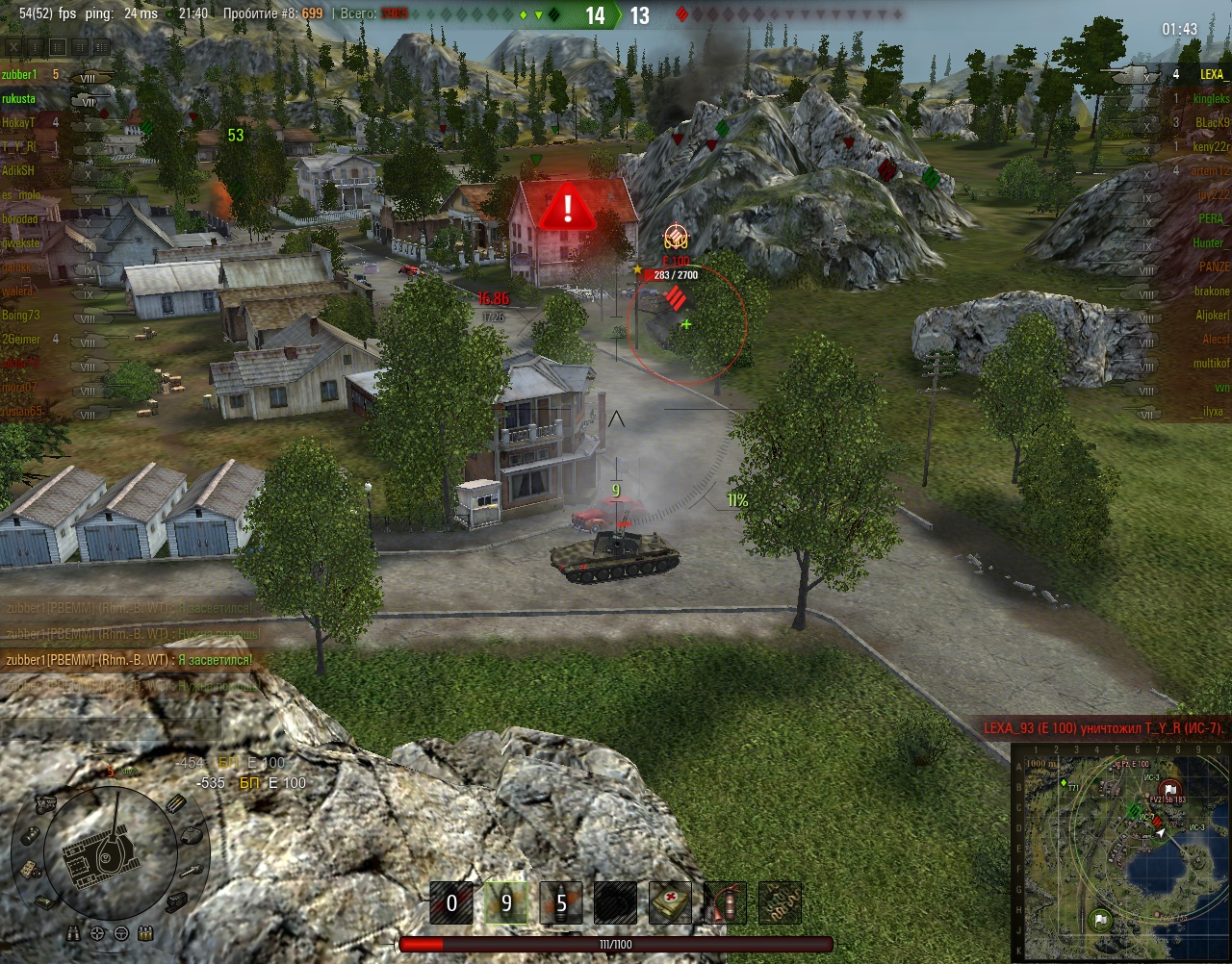Viewport: 1232px width, 964px height.
Task: Select player HokayT in the team list
Action: coord(18,122)
